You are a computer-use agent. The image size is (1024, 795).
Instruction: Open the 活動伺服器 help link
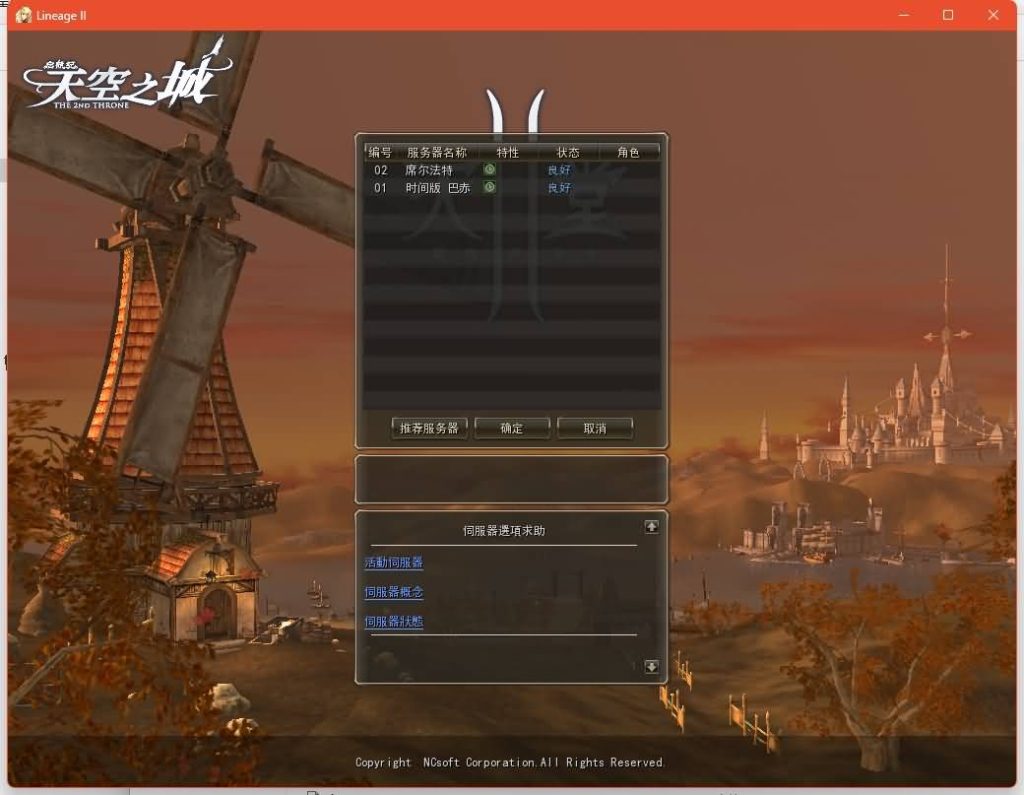[393, 563]
